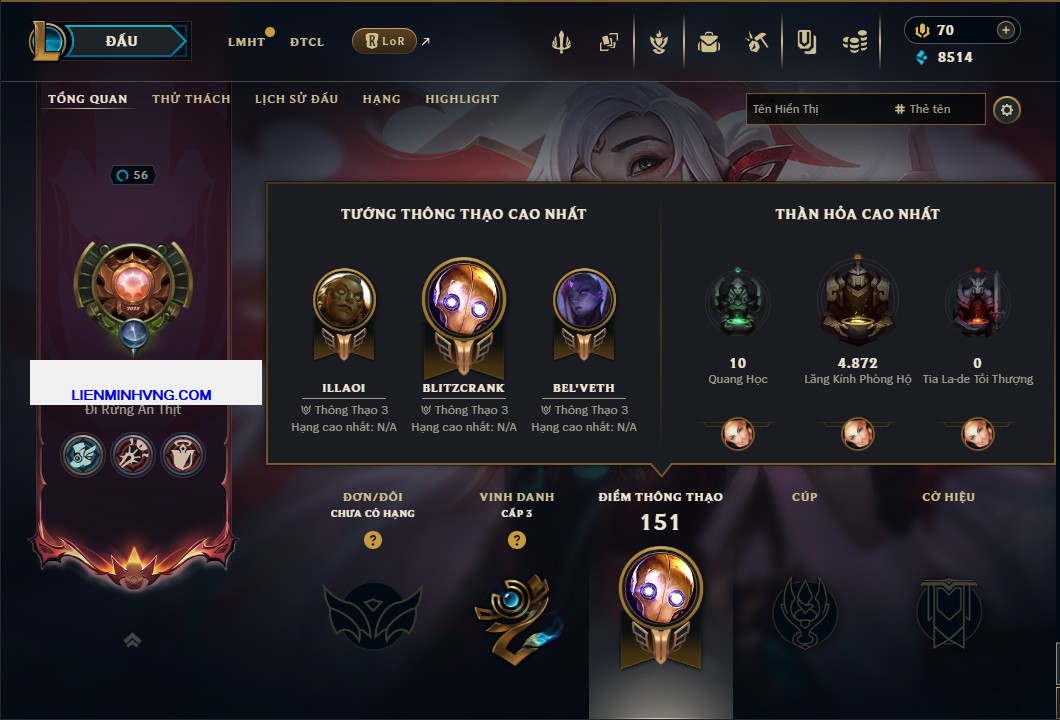This screenshot has height=720, width=1060.
Task: Add more RP with the plus button
Action: pos(1005,30)
